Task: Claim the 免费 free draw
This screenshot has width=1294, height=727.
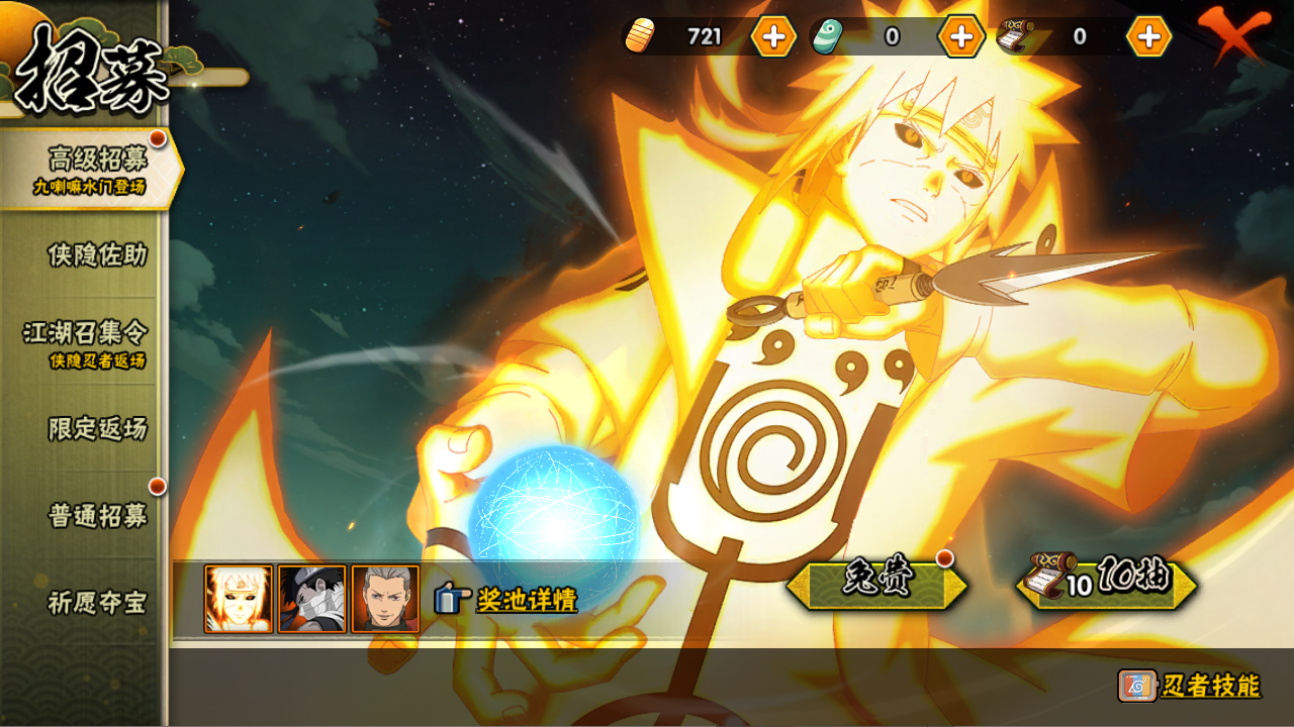Action: click(x=876, y=583)
